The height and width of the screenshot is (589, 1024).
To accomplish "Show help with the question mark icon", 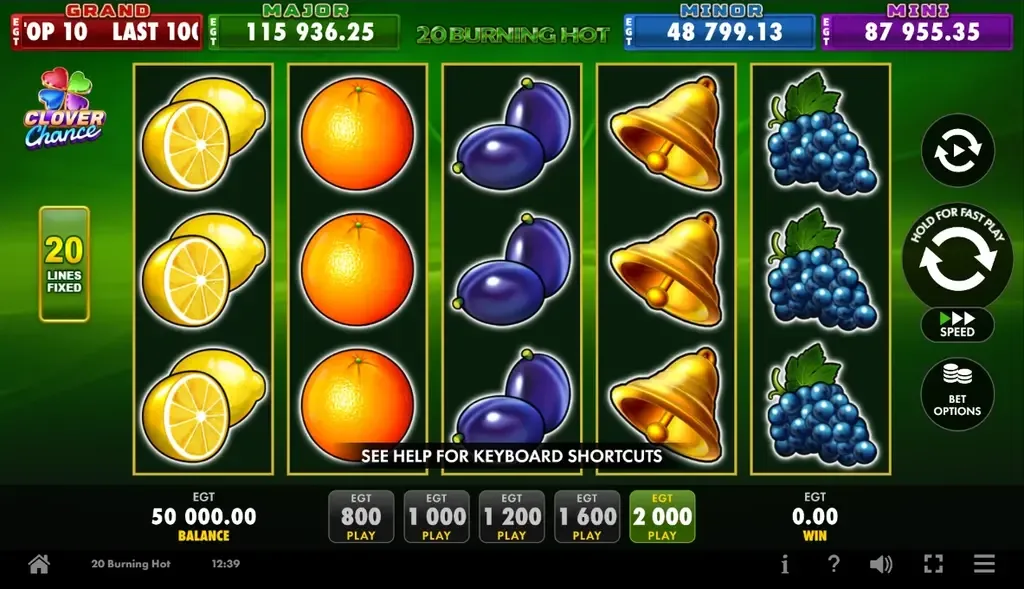I will point(833,564).
